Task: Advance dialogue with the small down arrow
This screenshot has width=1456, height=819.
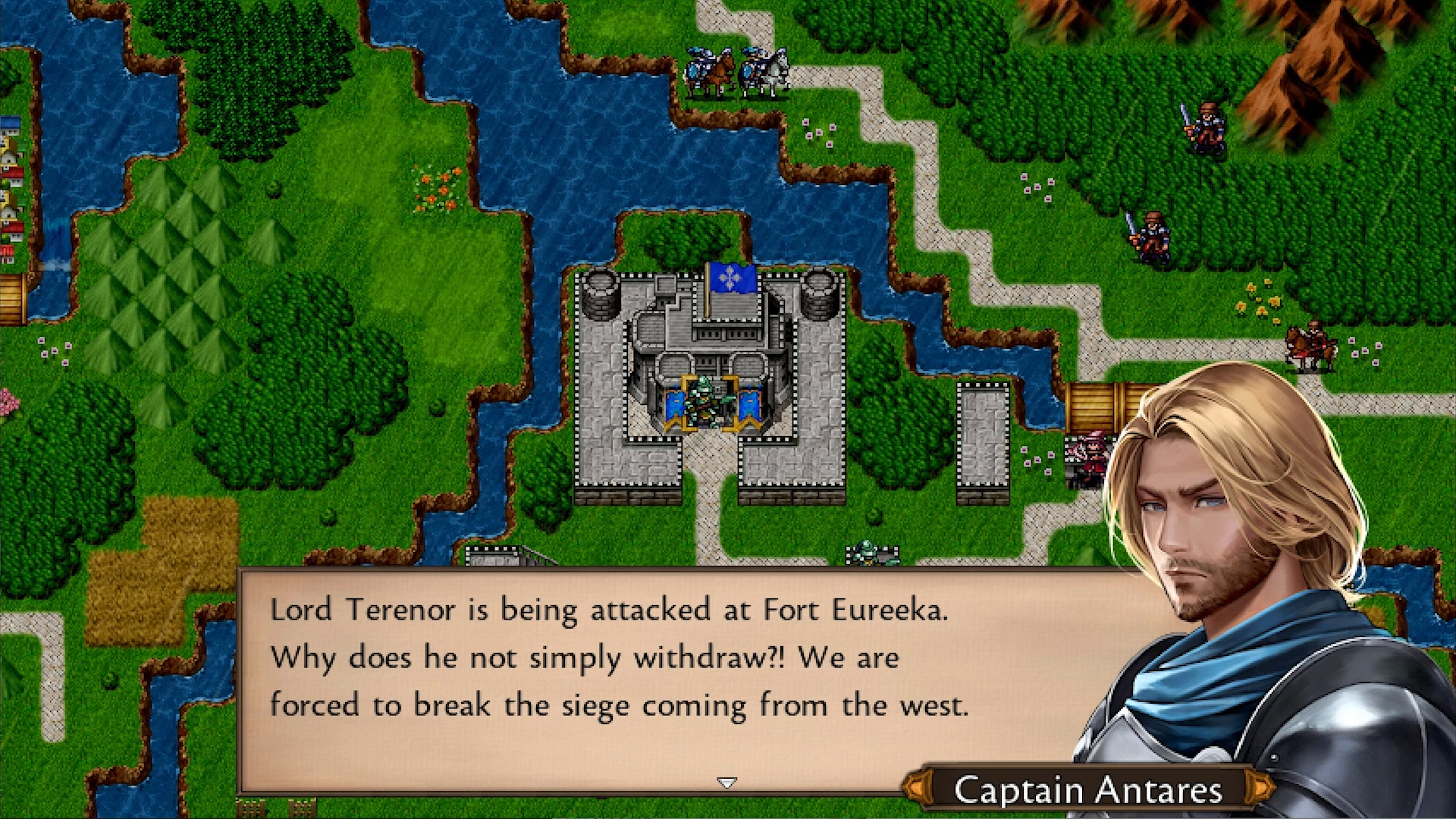Action: 726,782
